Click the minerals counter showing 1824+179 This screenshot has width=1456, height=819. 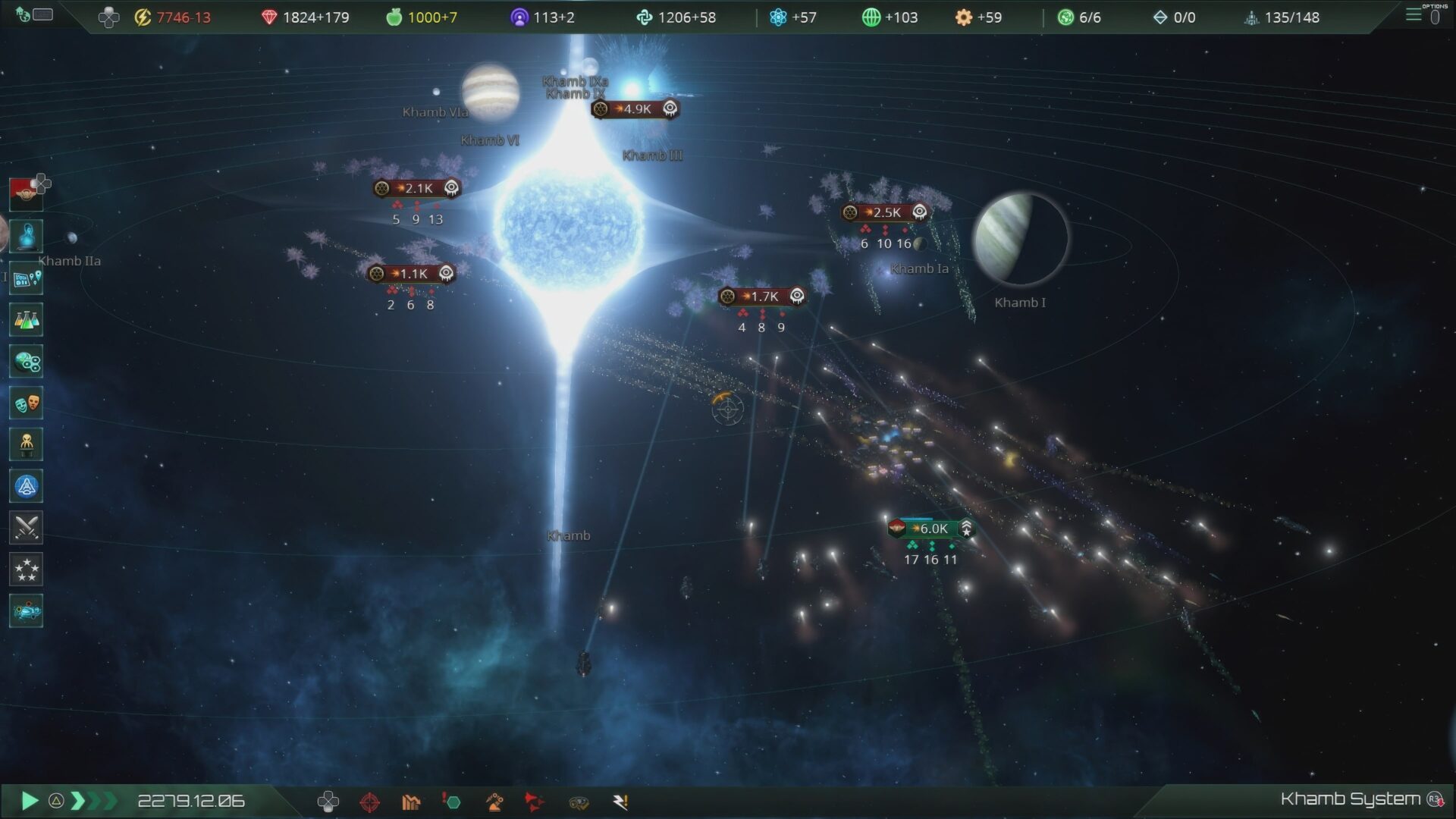[307, 17]
